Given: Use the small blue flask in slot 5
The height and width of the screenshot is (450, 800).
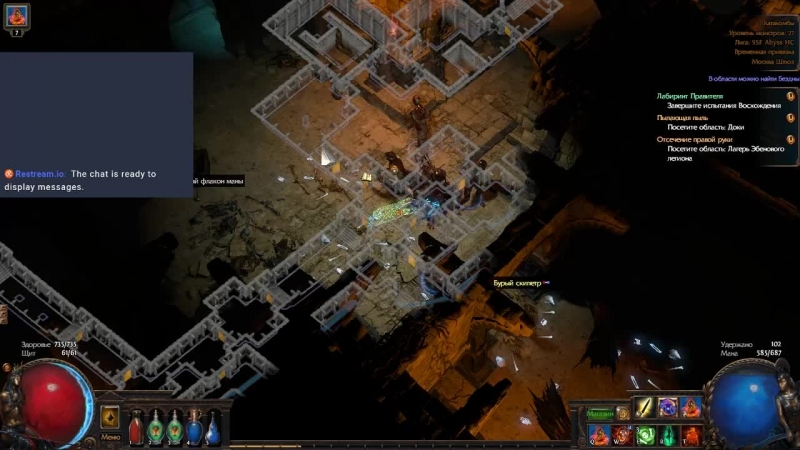Looking at the screenshot, I should point(213,431).
